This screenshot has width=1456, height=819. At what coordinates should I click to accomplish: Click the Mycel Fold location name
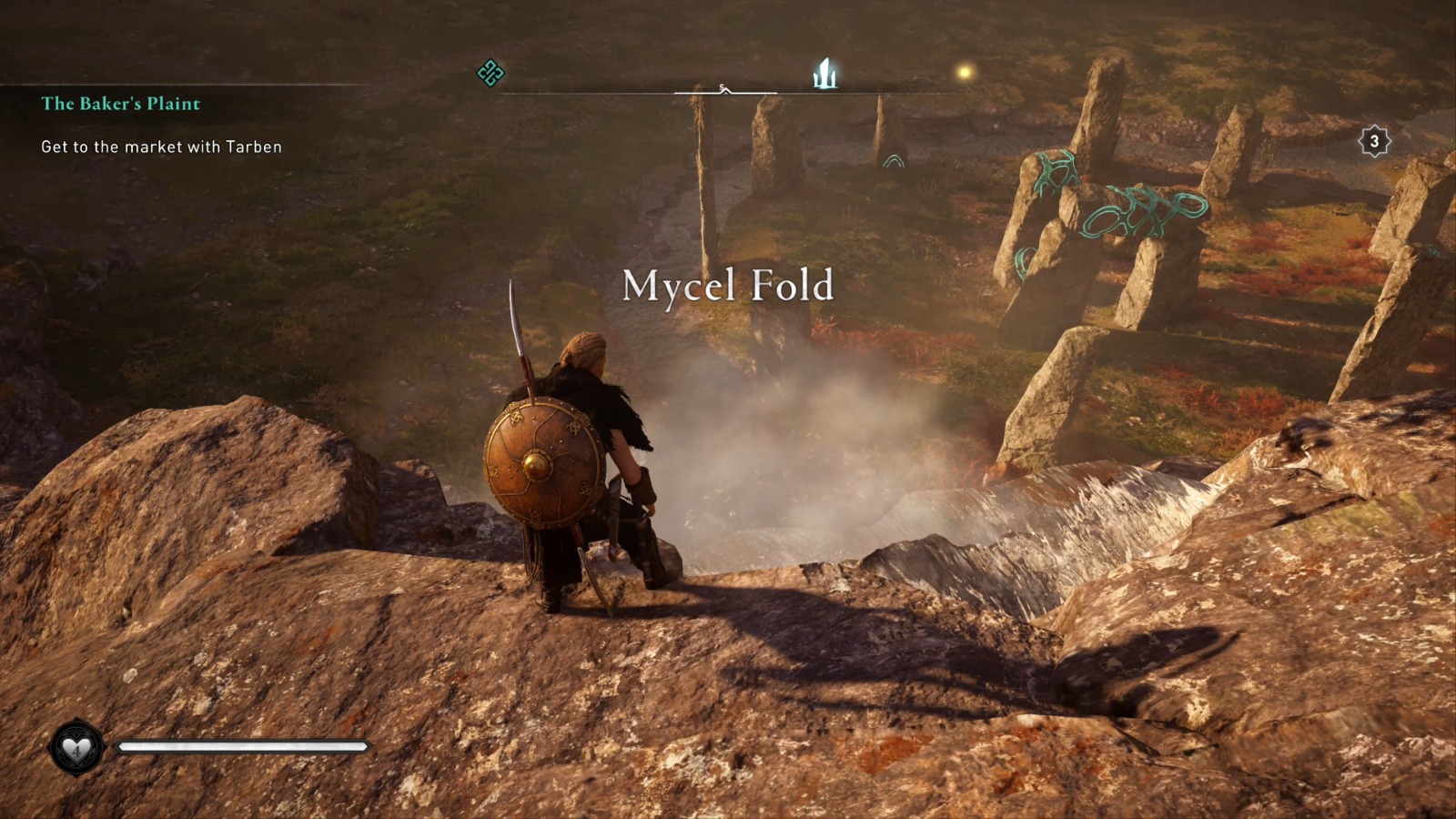pyautogui.click(x=726, y=288)
